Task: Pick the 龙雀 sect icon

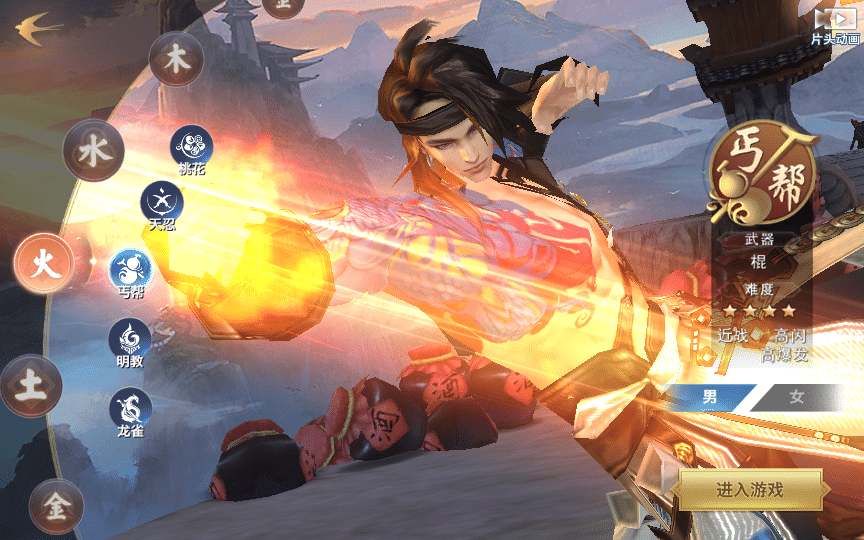Action: (130, 408)
